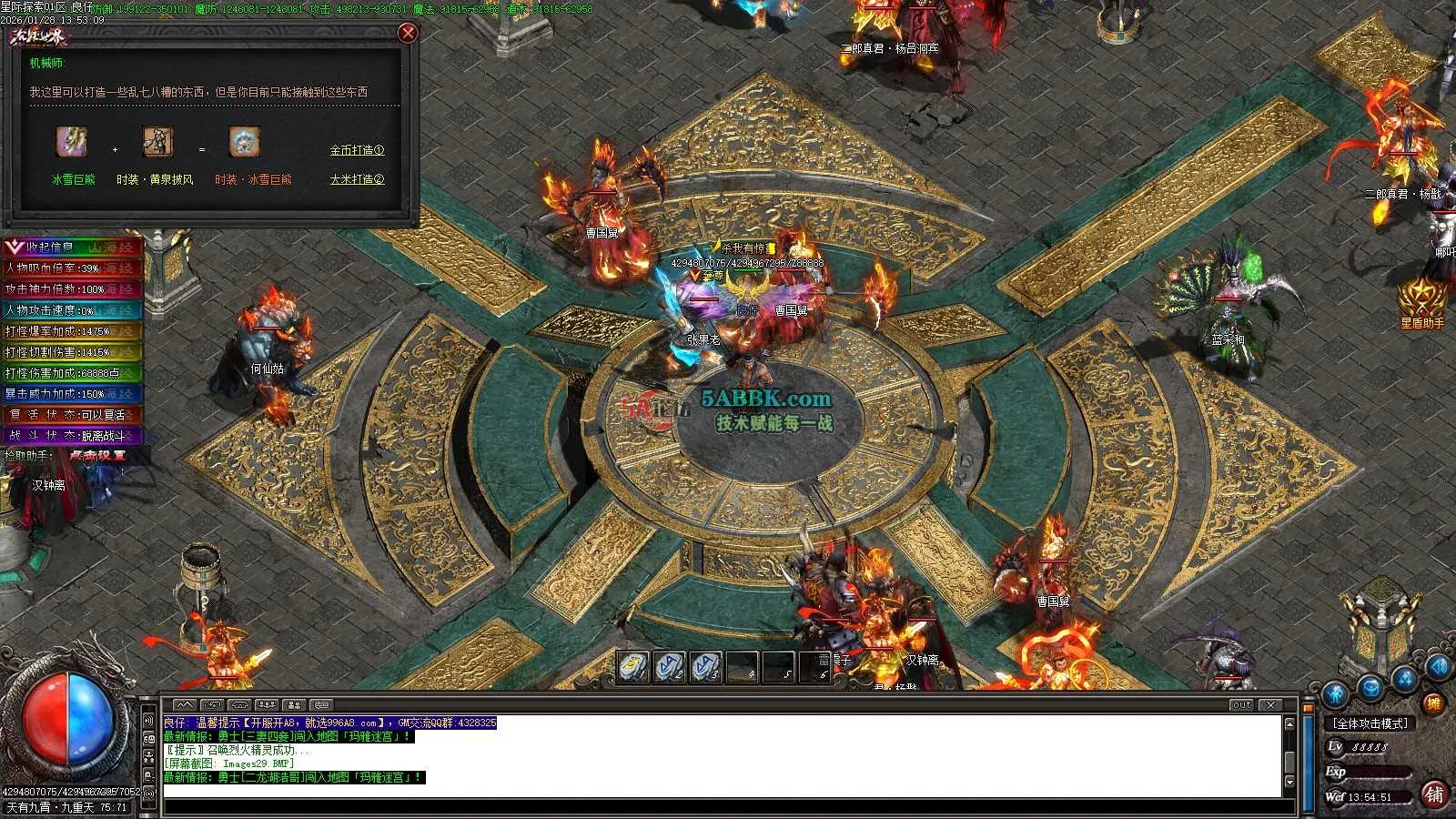Close the chat window with X
The image size is (1456, 819).
pos(1271,704)
